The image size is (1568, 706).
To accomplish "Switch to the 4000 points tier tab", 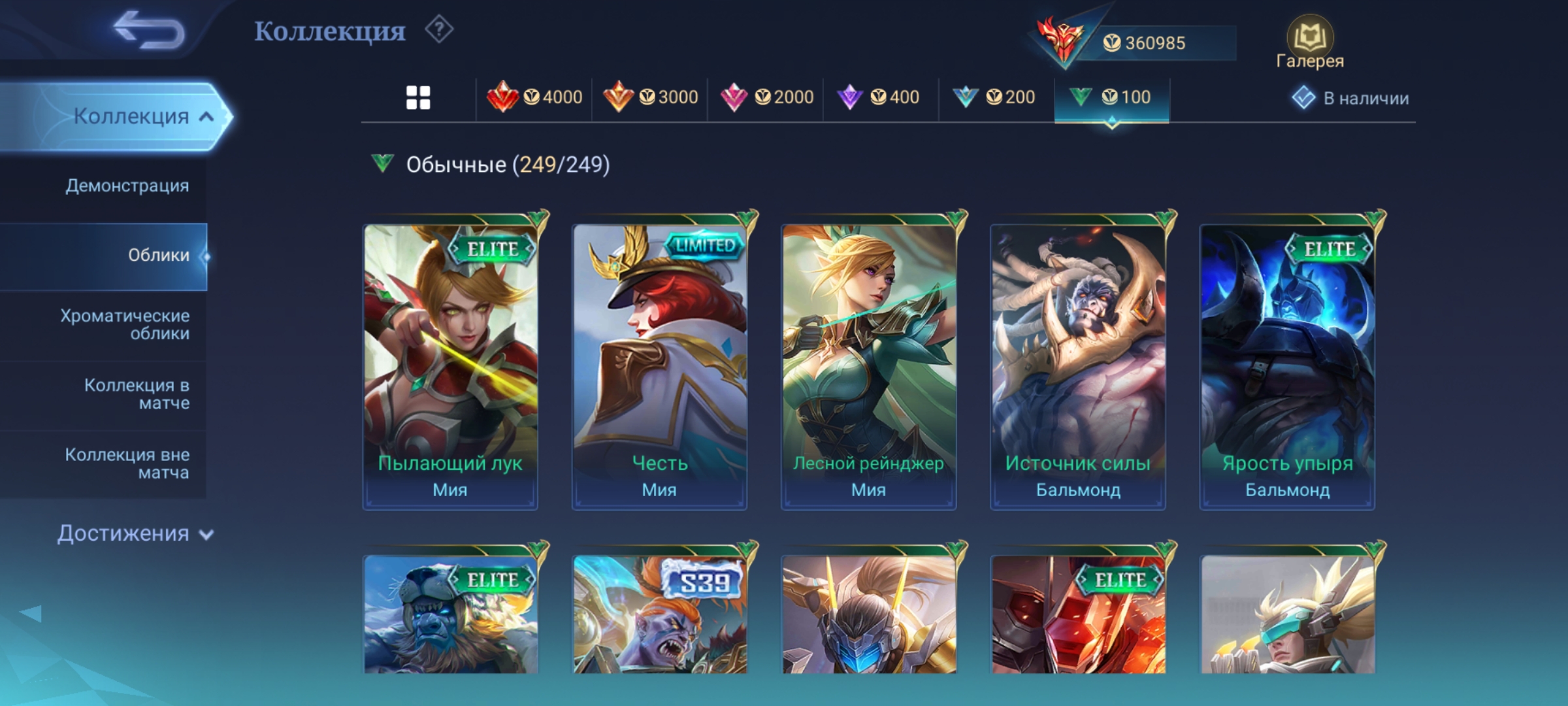I will pos(534,98).
